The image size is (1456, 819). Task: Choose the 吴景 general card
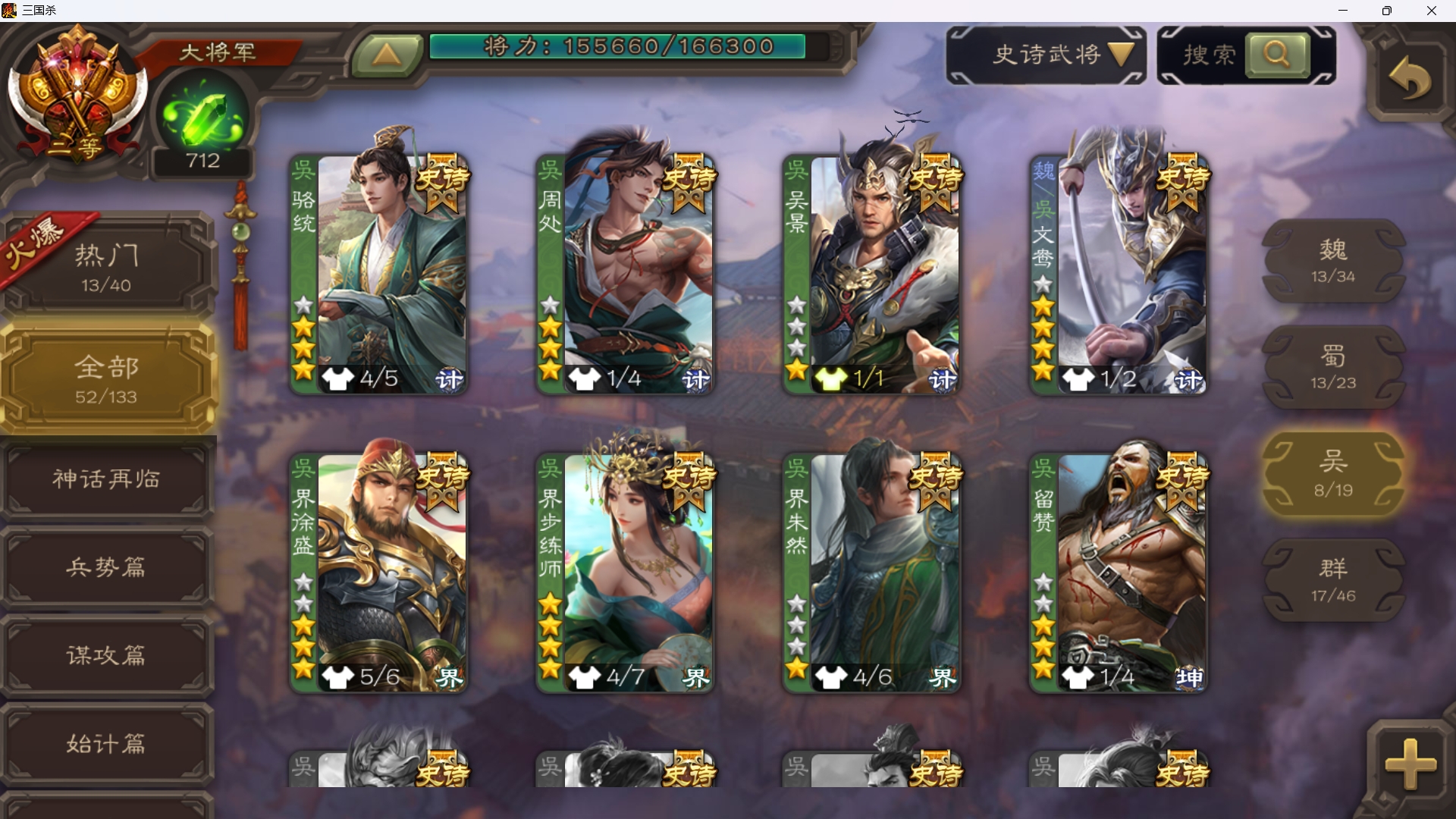(x=872, y=273)
